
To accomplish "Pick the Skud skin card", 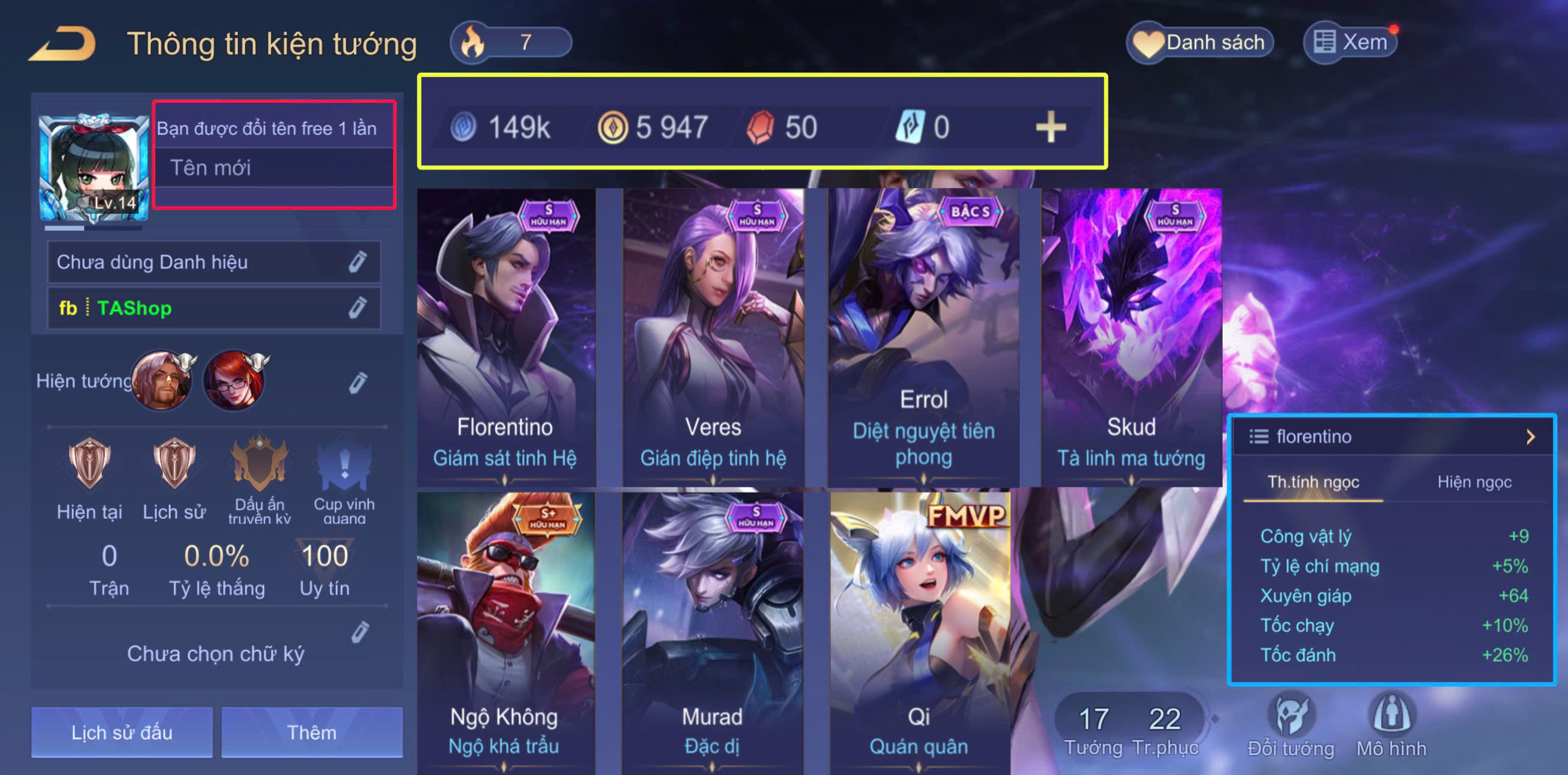I will (x=1131, y=338).
